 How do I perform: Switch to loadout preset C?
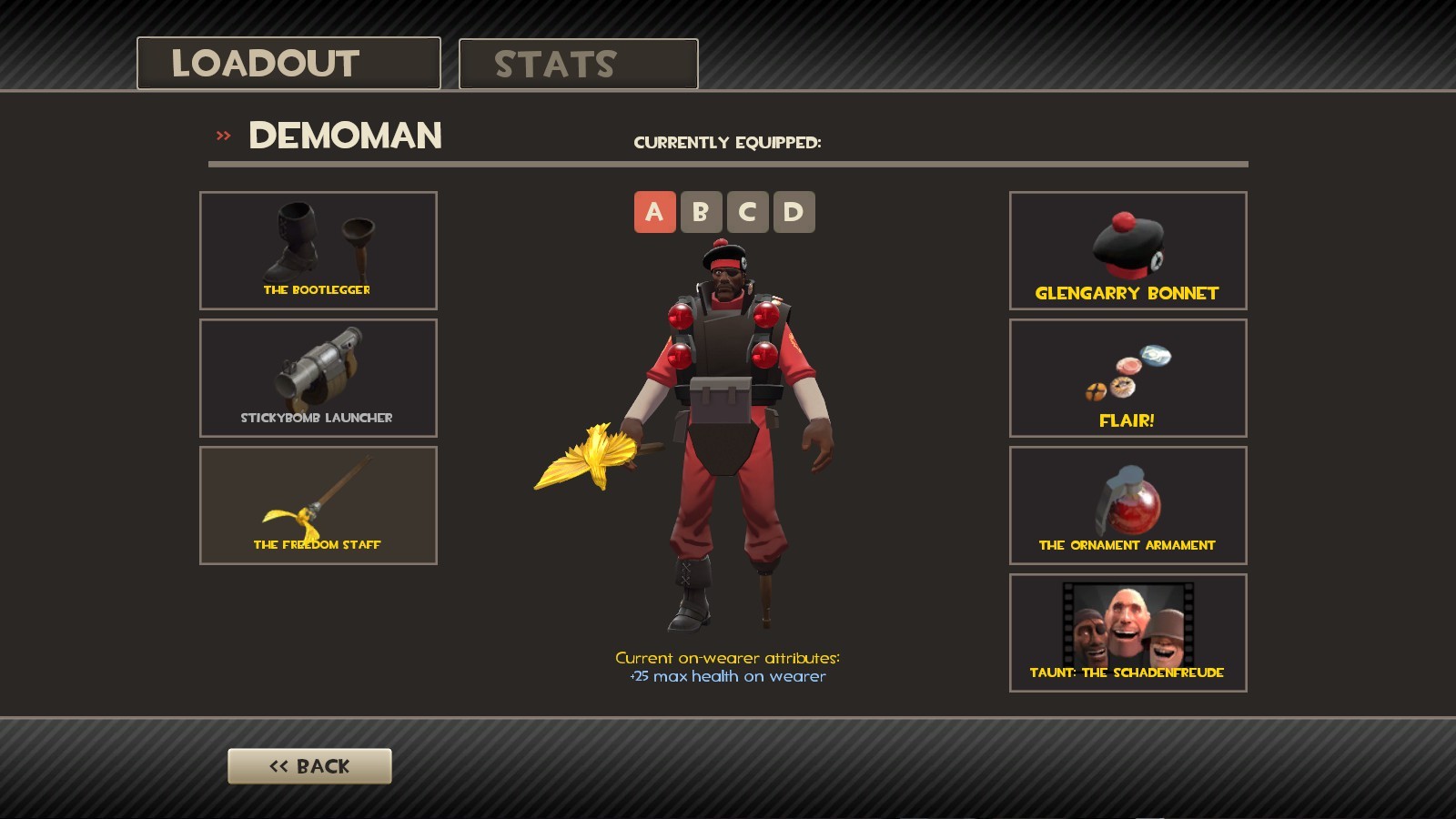click(748, 211)
